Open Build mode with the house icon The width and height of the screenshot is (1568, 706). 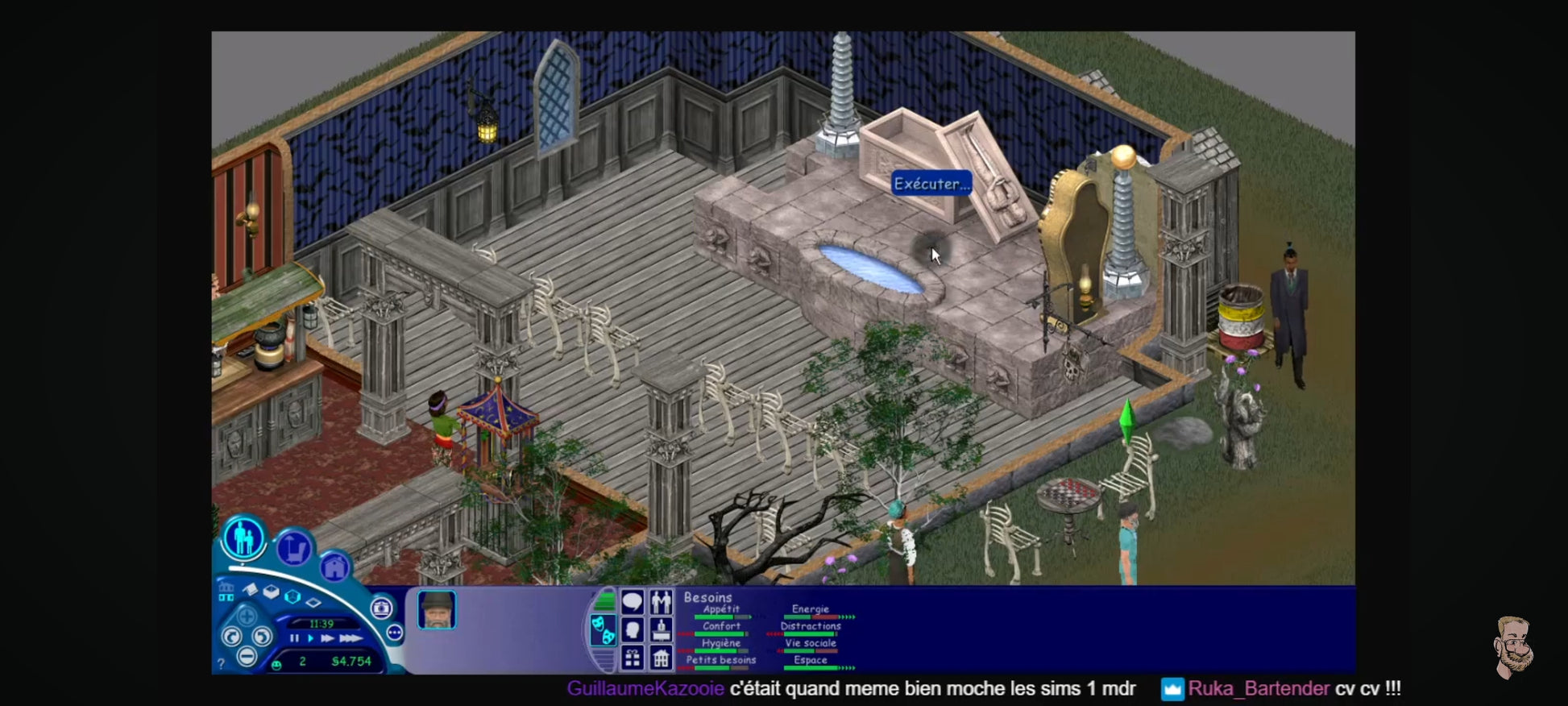[334, 567]
